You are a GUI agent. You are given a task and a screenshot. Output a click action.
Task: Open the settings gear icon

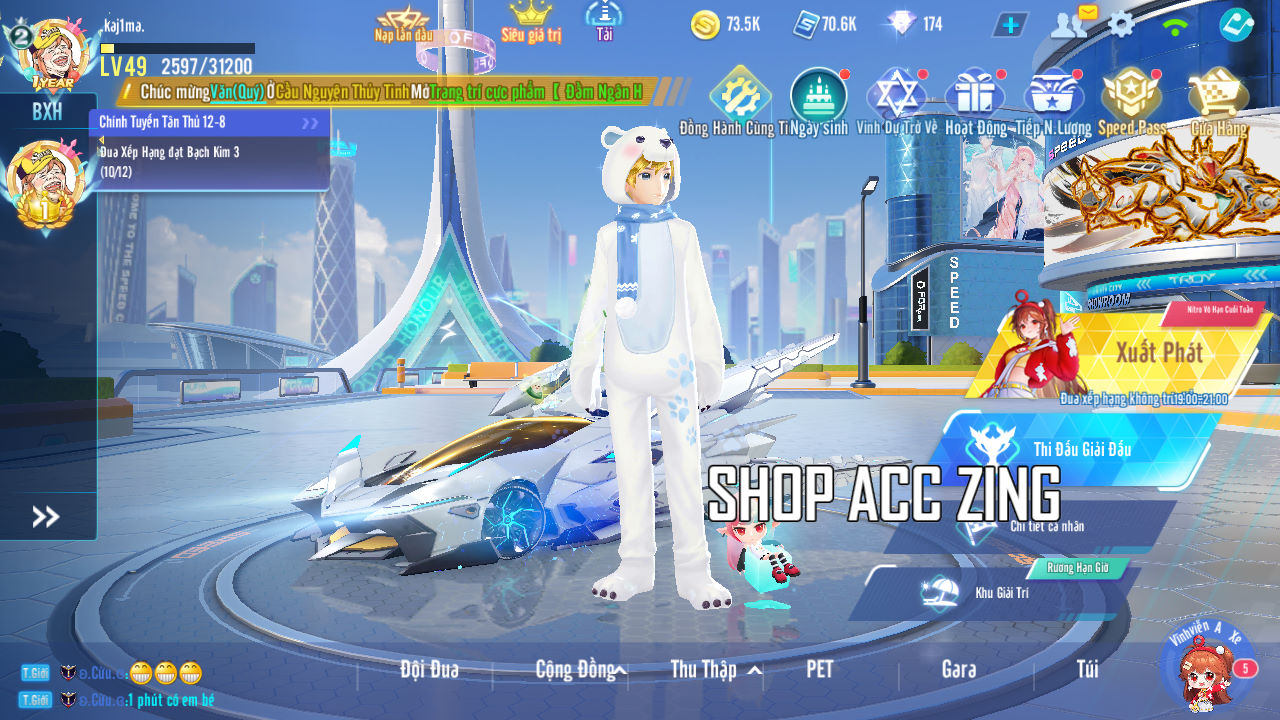1121,24
